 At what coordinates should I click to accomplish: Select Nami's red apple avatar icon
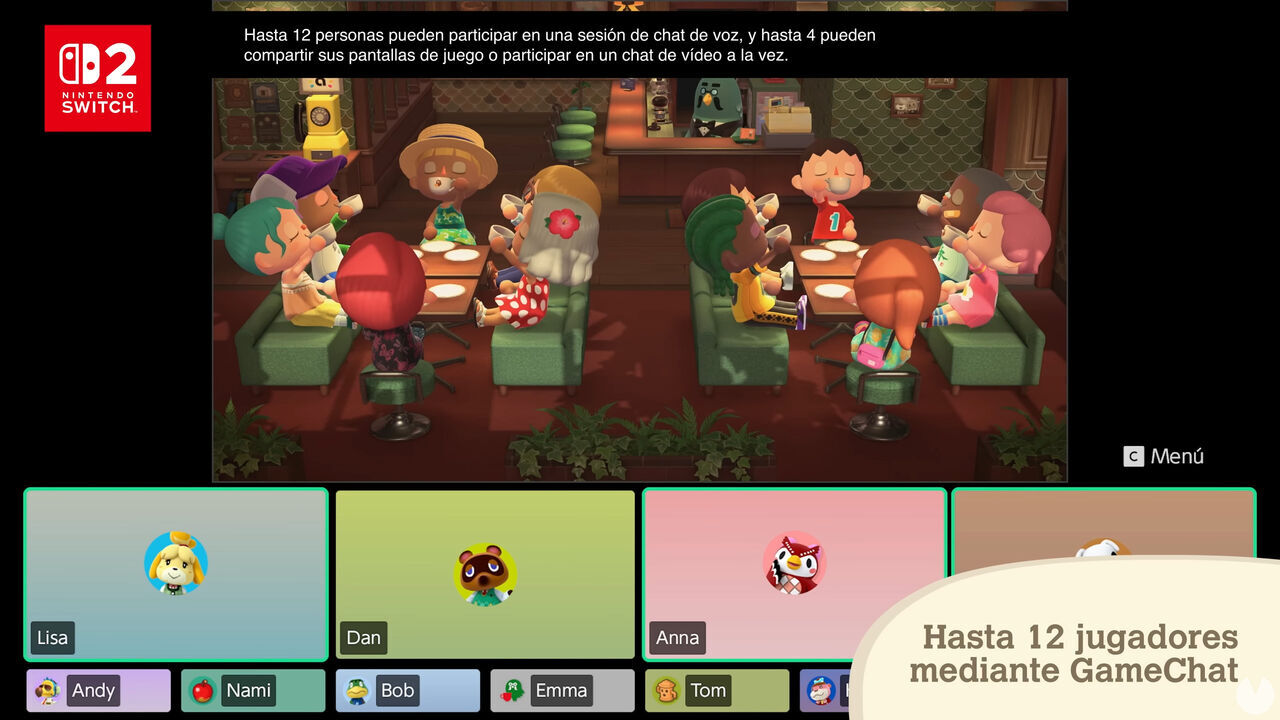tap(203, 690)
